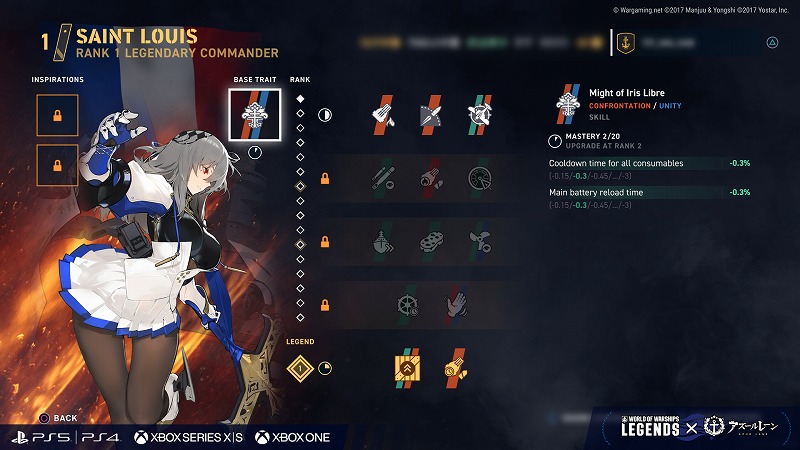Screen dimensions: 800x450
Task: Choose the shell skill in the first row
Action: click(x=430, y=115)
